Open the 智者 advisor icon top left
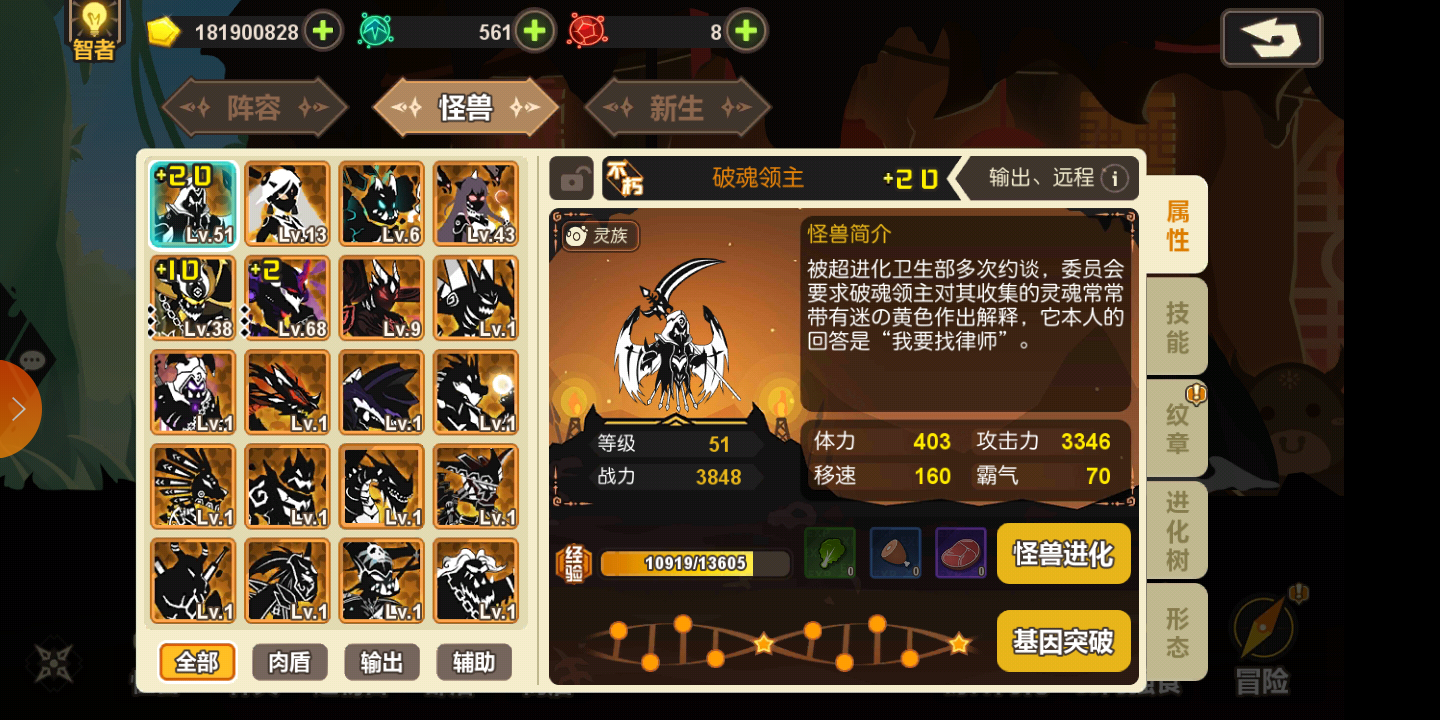Image resolution: width=1440 pixels, height=720 pixels. (x=93, y=28)
